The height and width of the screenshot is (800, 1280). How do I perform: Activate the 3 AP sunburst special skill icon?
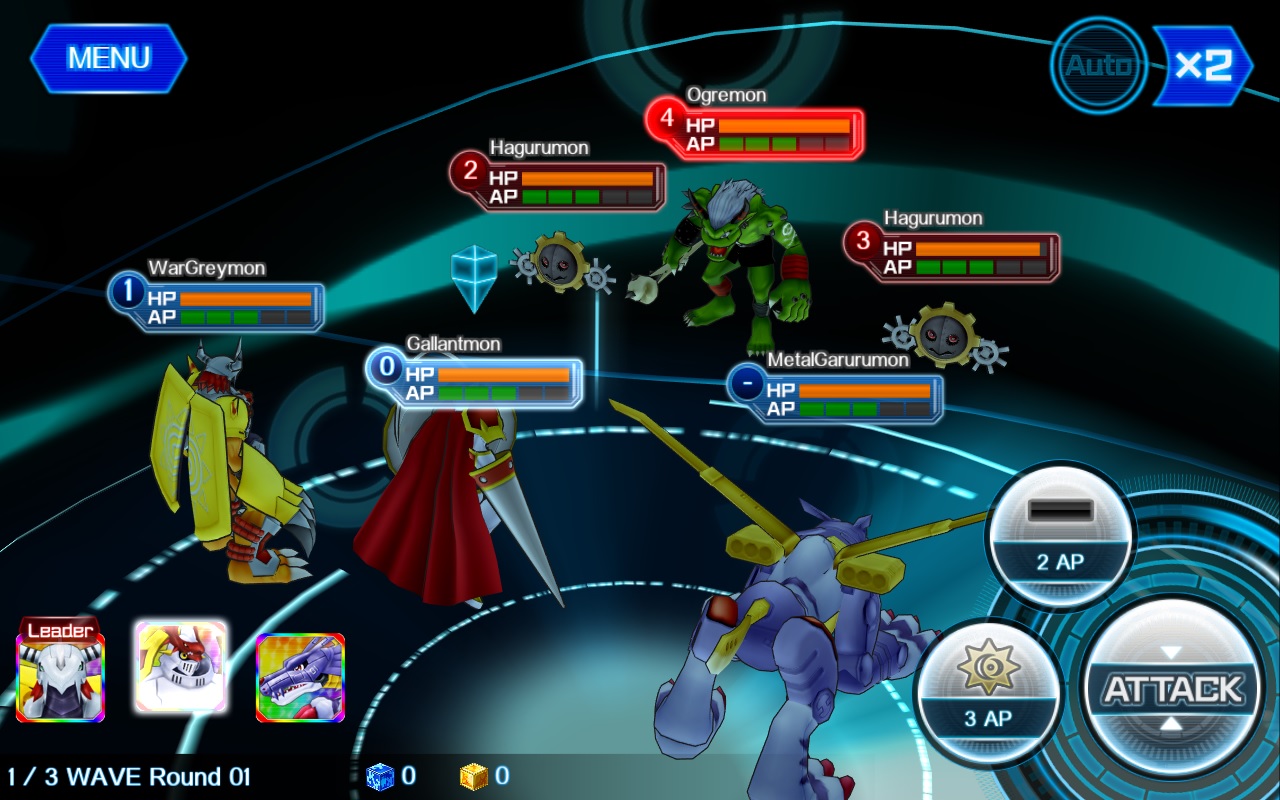pos(988,690)
